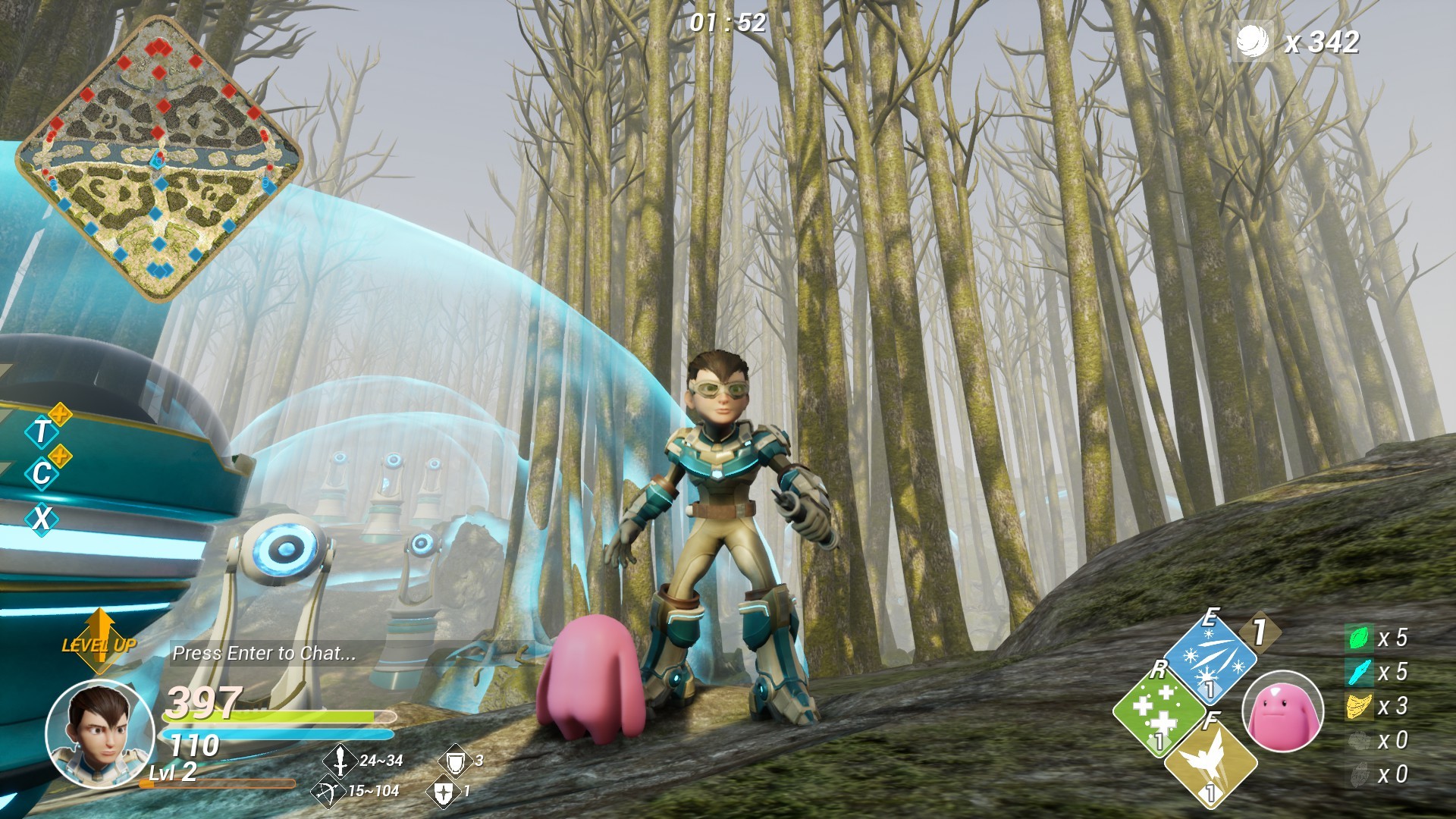Click the bow ranged attack stat icon

point(327,792)
